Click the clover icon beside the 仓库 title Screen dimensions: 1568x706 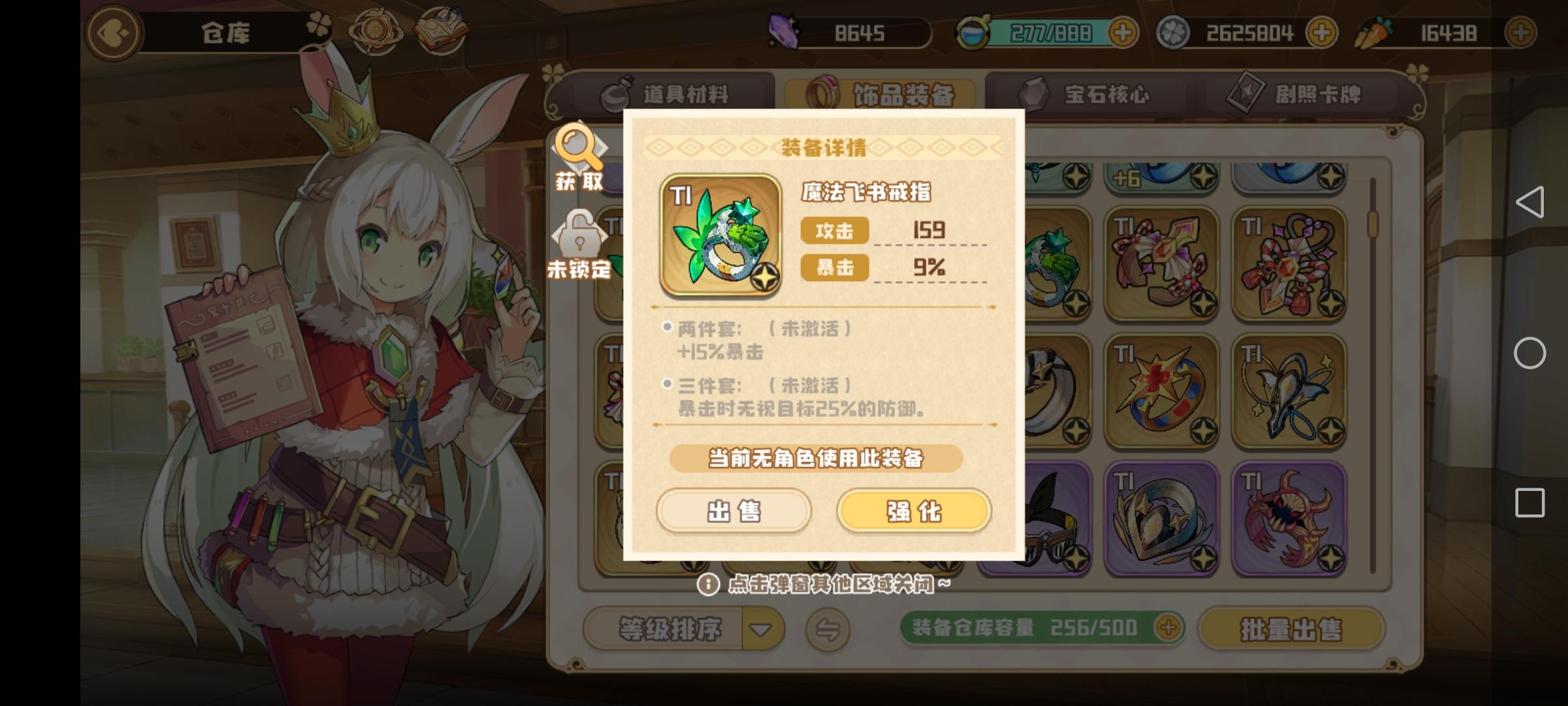[319, 23]
